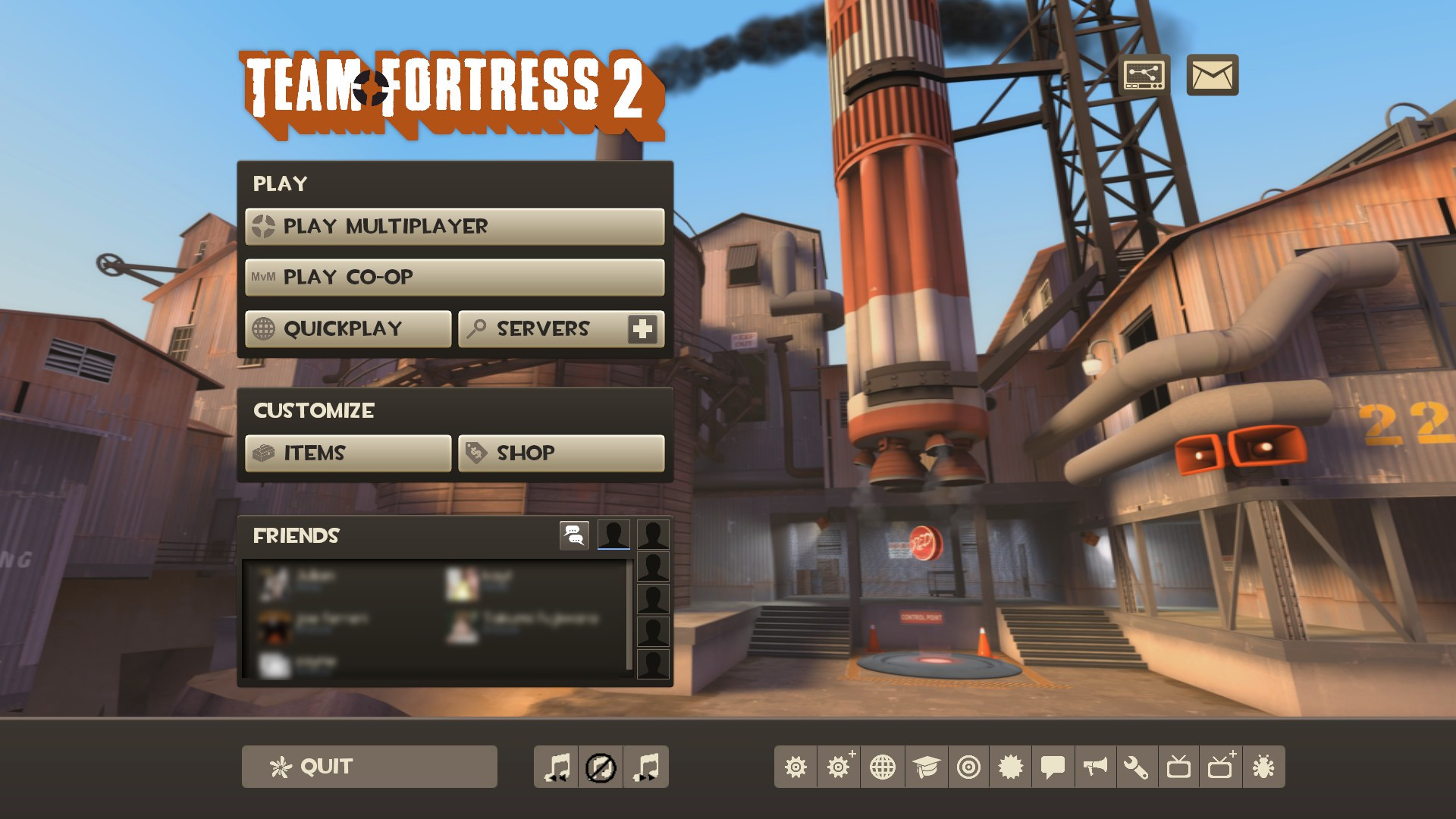View achievements with the target icon
Image resolution: width=1456 pixels, height=819 pixels.
[968, 768]
